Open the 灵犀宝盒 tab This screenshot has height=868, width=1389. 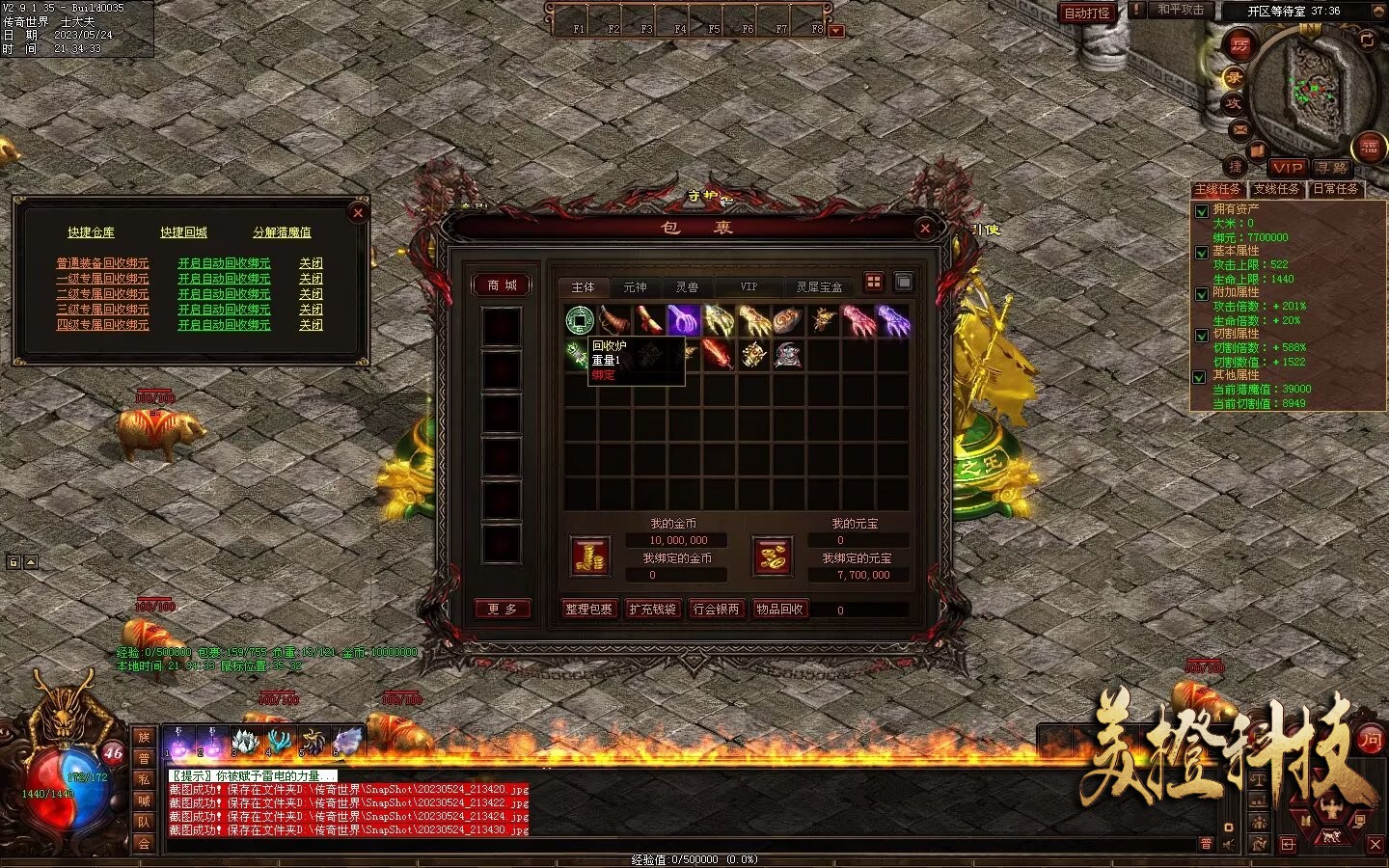coord(819,287)
